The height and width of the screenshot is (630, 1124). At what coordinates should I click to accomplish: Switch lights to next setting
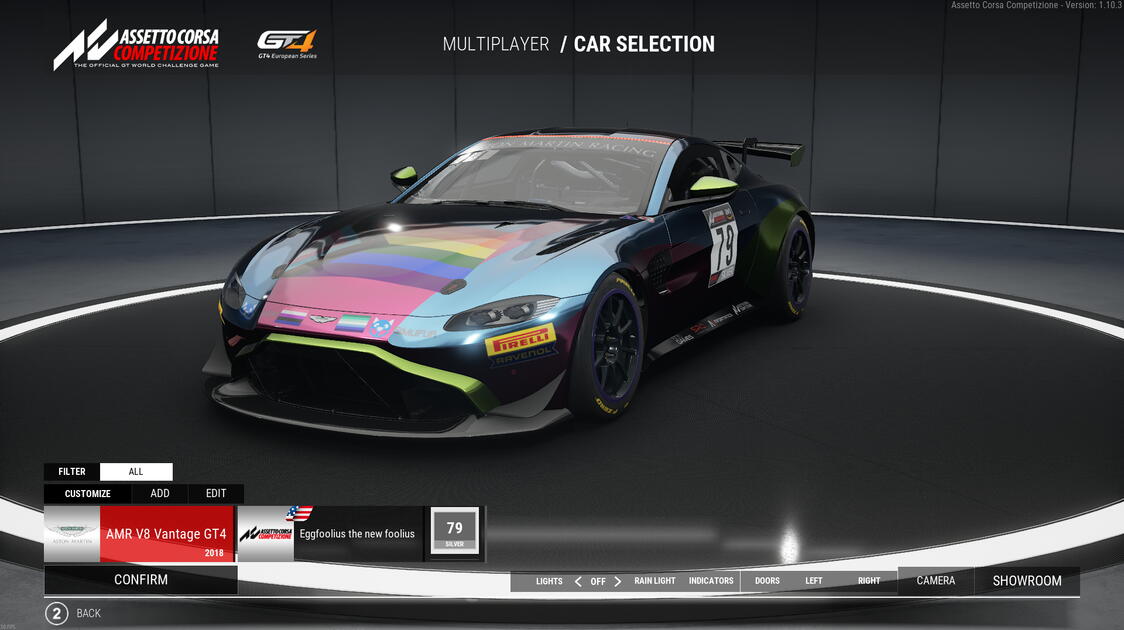(x=618, y=581)
